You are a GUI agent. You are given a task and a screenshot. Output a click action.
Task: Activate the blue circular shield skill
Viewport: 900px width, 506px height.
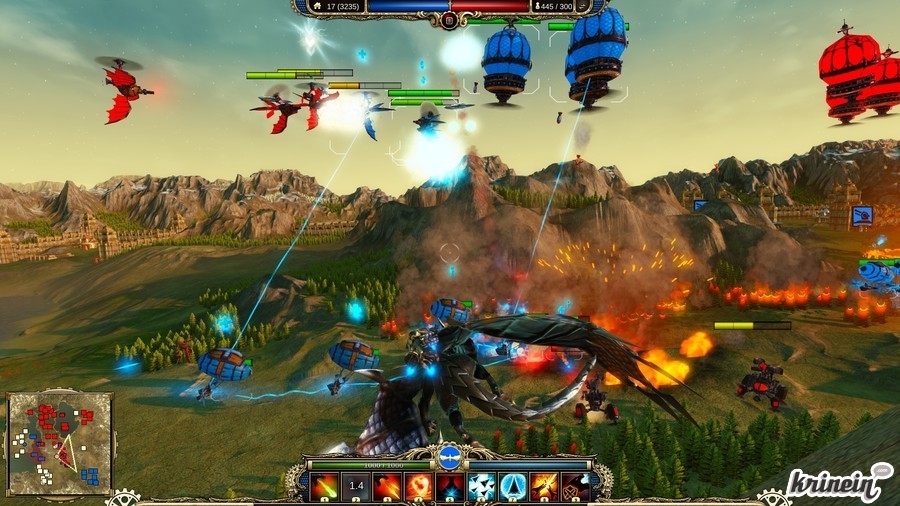click(513, 487)
